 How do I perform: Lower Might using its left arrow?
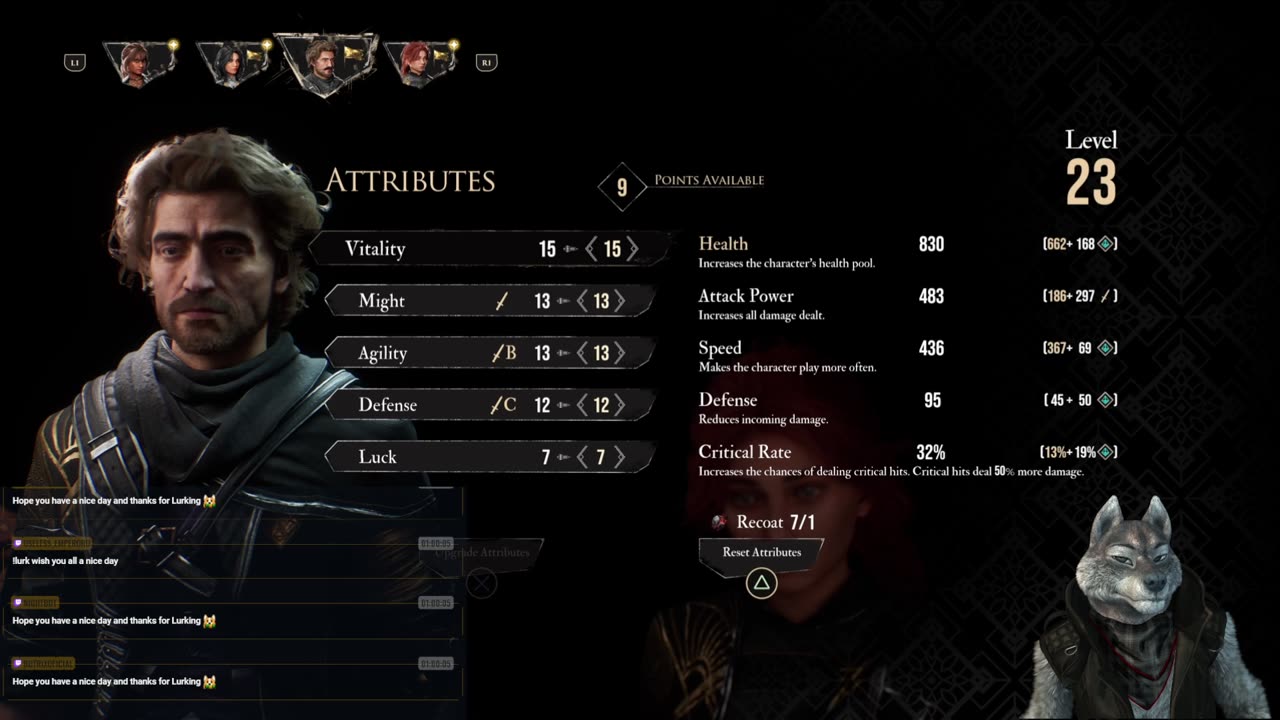(582, 301)
